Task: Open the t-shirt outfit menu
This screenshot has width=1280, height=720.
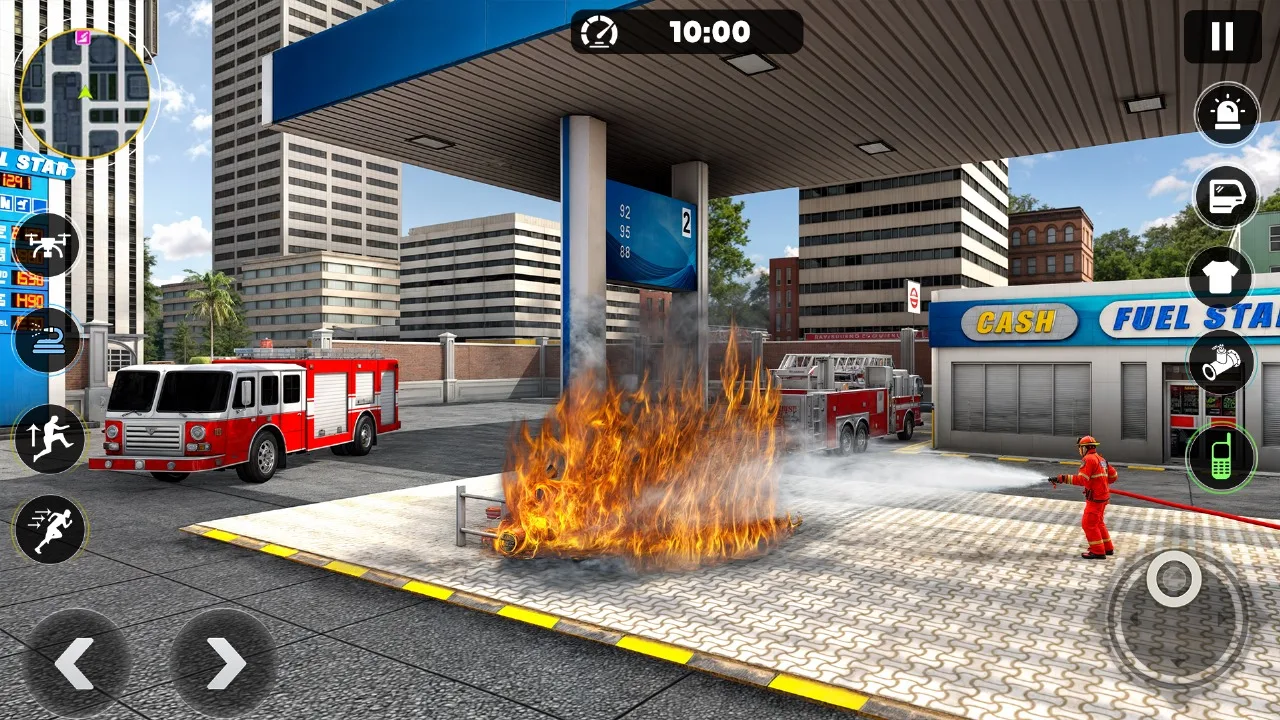Action: pos(1221,278)
